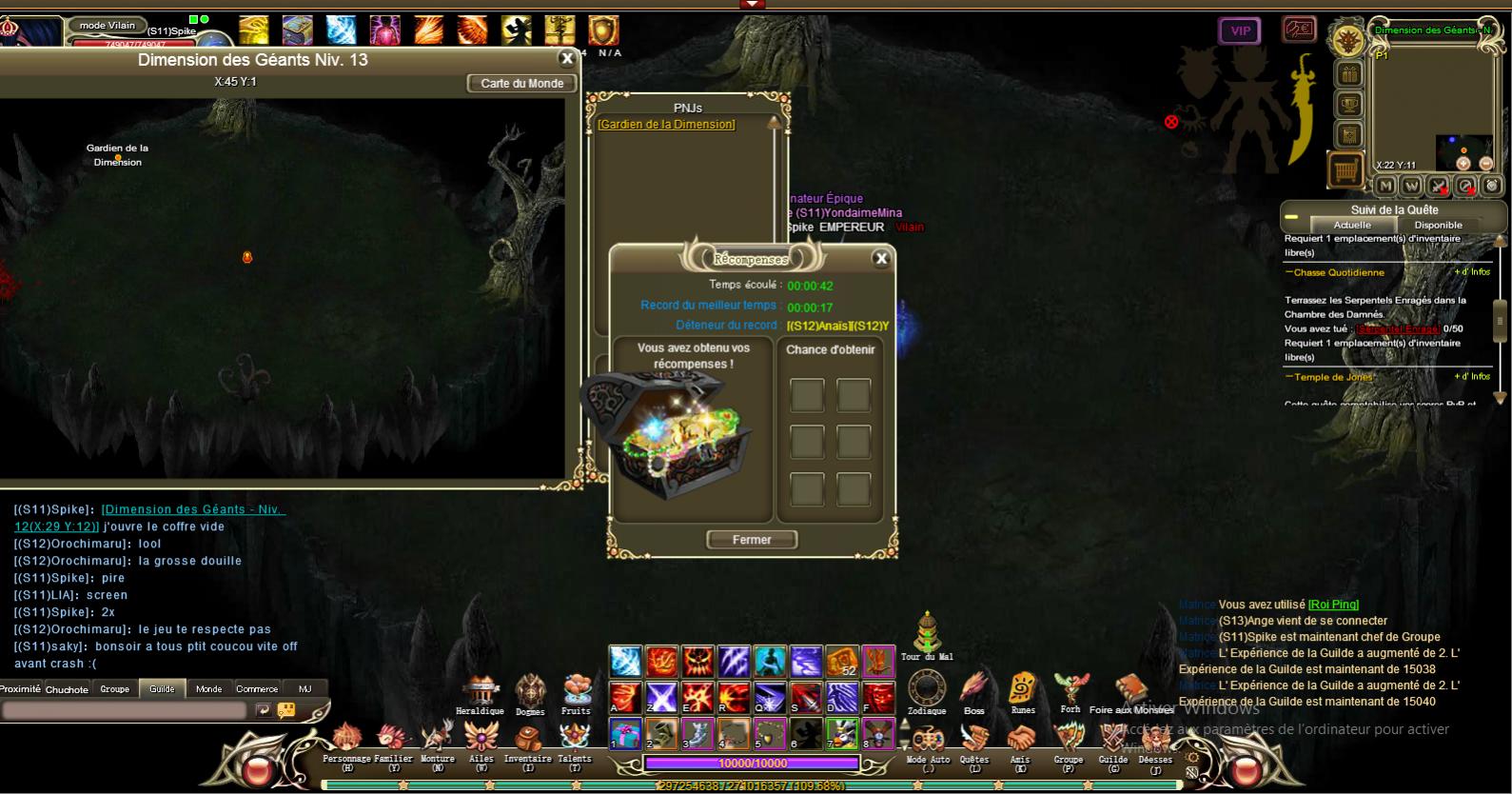
Task: Open the Talents menu
Action: point(574,739)
